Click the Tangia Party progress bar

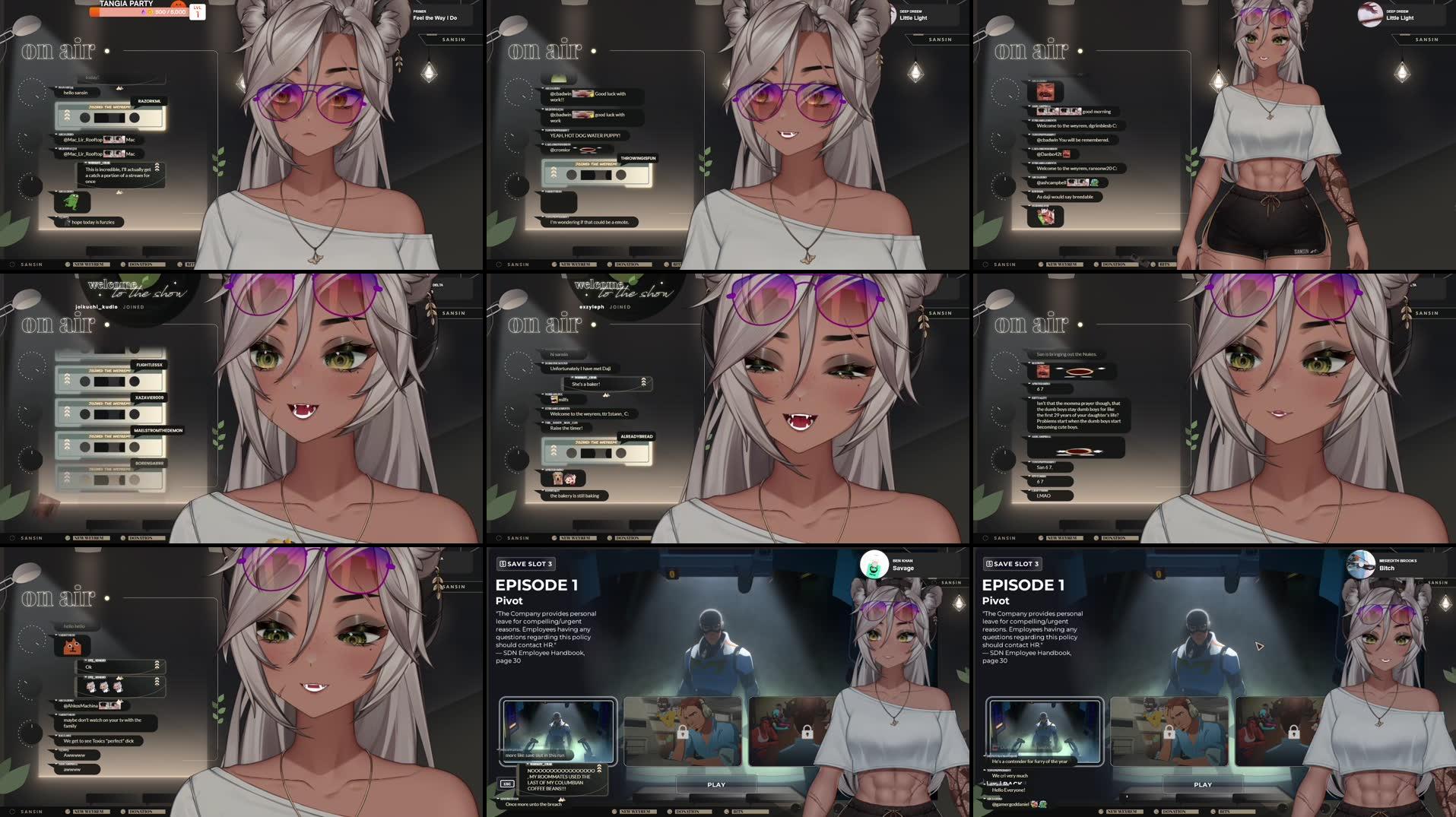click(133, 11)
